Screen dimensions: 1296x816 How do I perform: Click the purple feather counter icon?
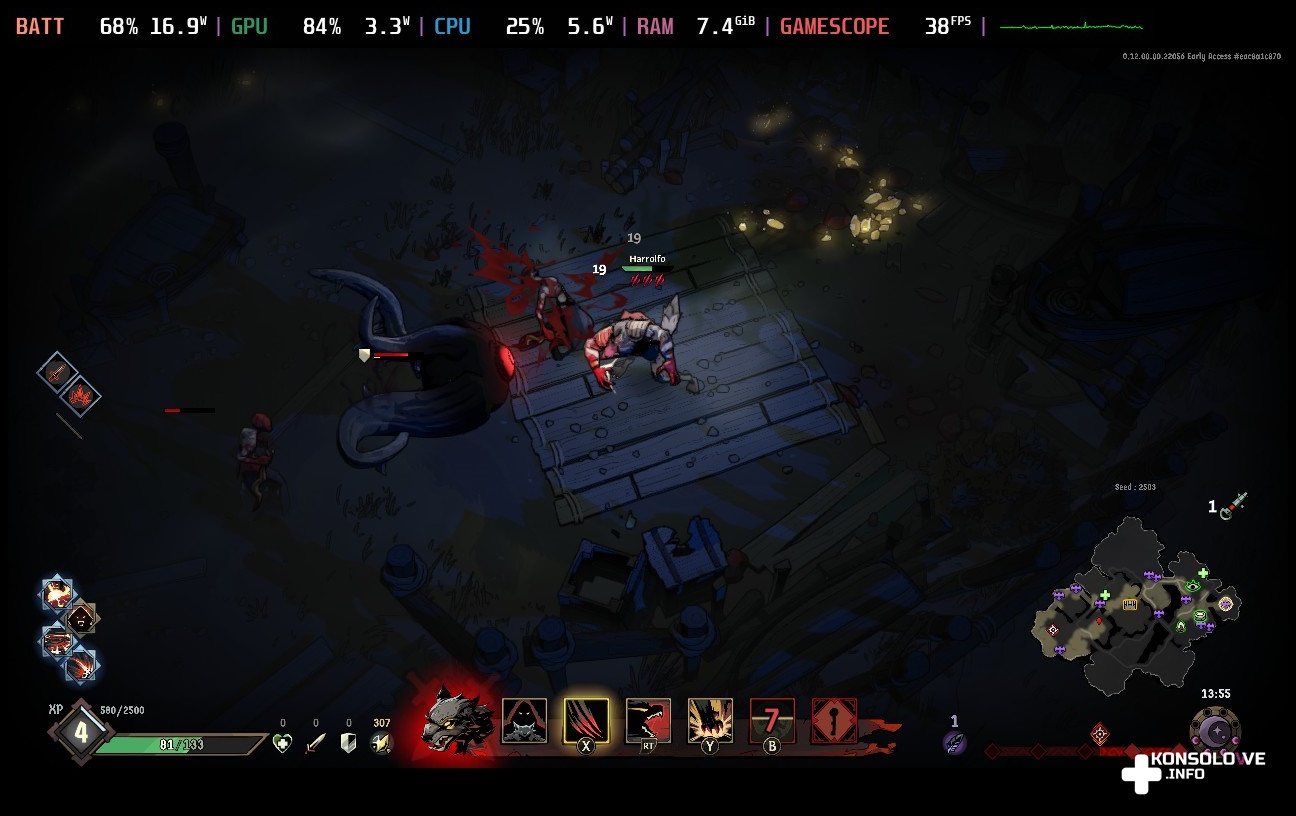tap(954, 742)
